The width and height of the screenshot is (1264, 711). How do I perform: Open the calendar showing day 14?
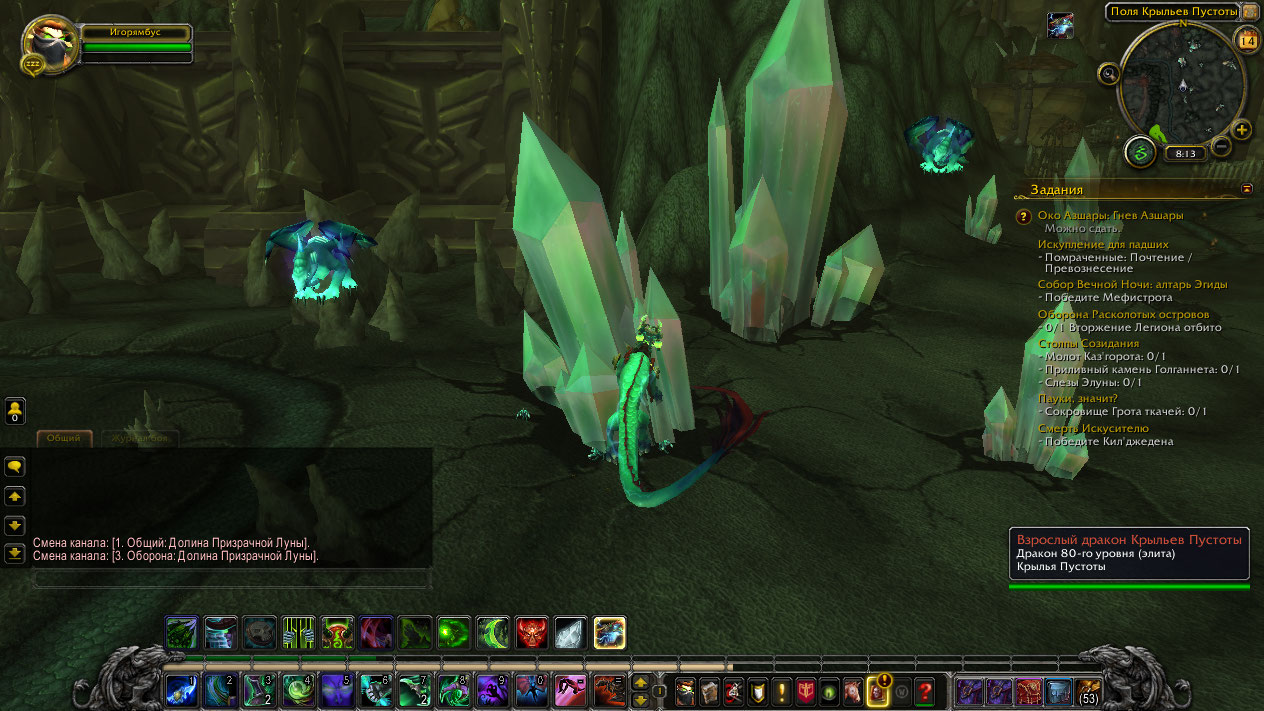[x=1247, y=41]
